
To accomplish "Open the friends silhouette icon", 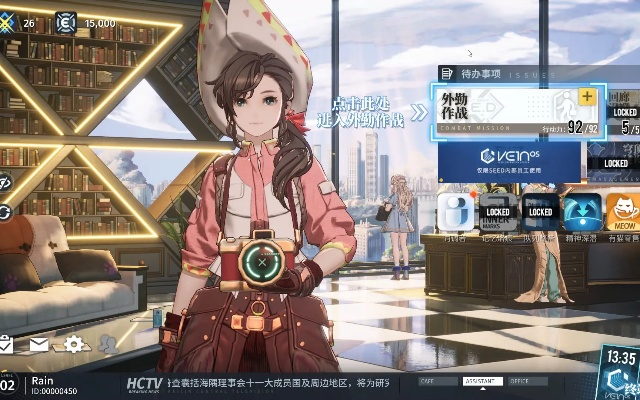I will point(107,345).
